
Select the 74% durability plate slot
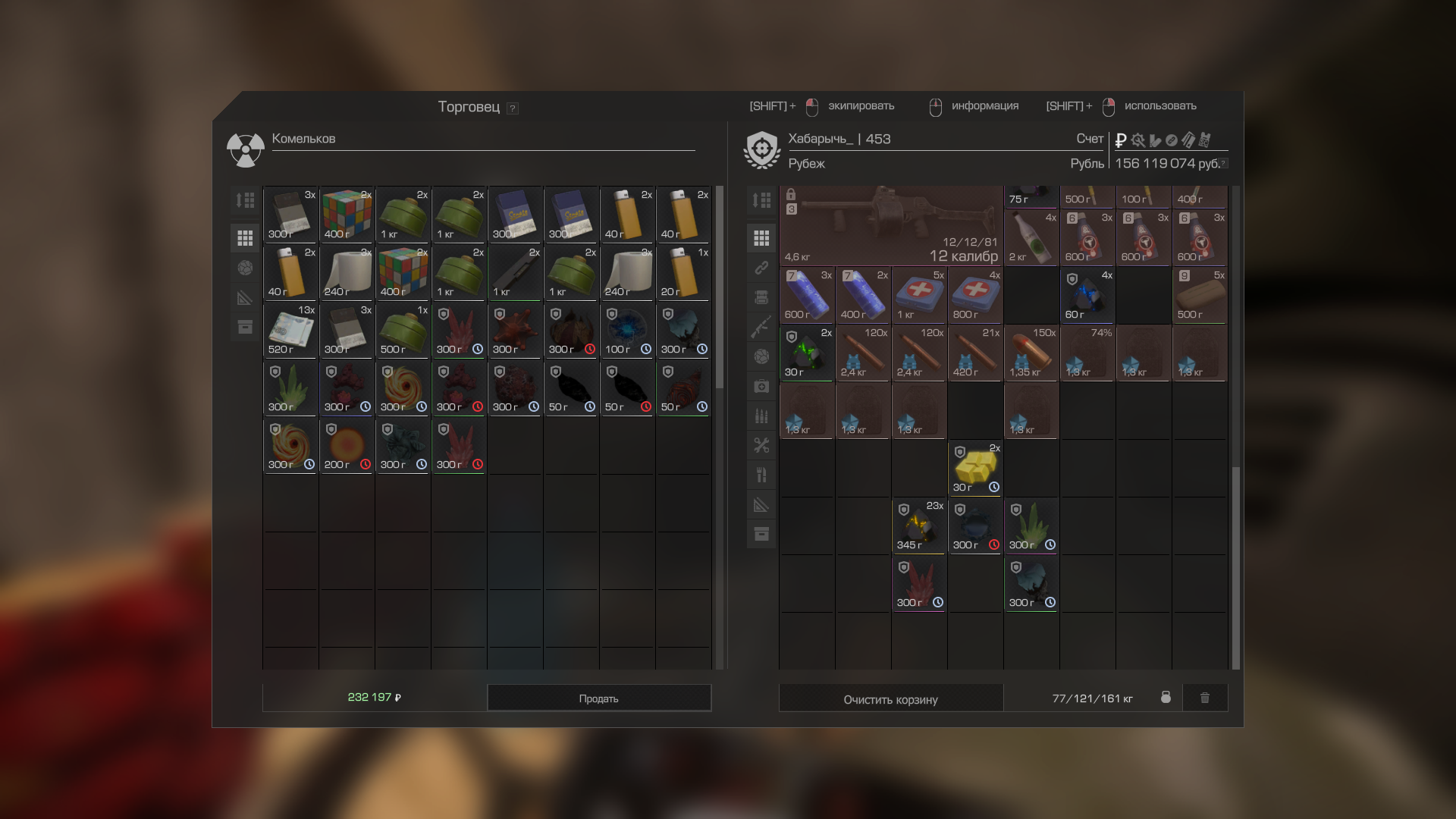pos(1087,353)
